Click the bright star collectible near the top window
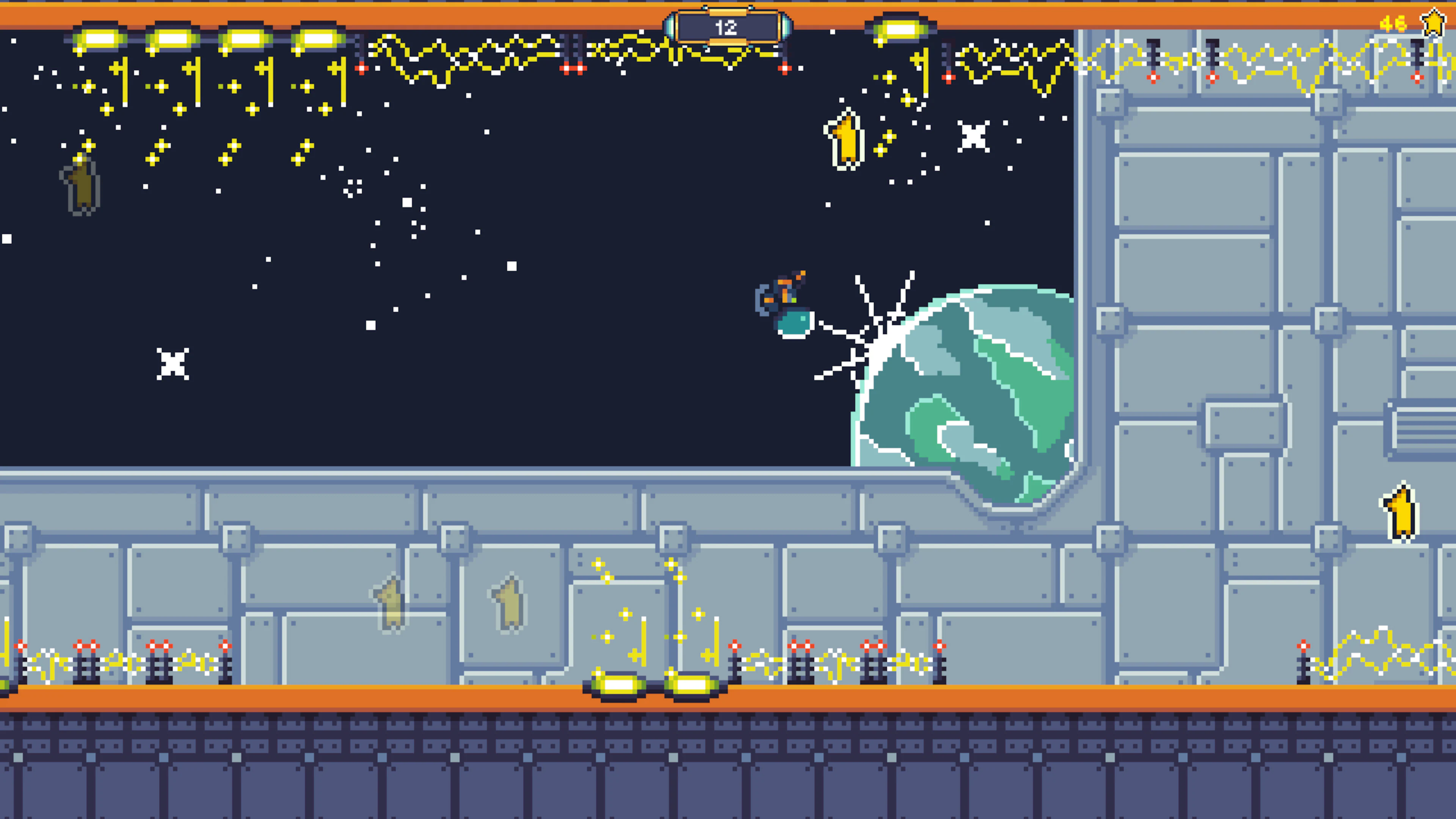1456x819 pixels. coord(844,141)
